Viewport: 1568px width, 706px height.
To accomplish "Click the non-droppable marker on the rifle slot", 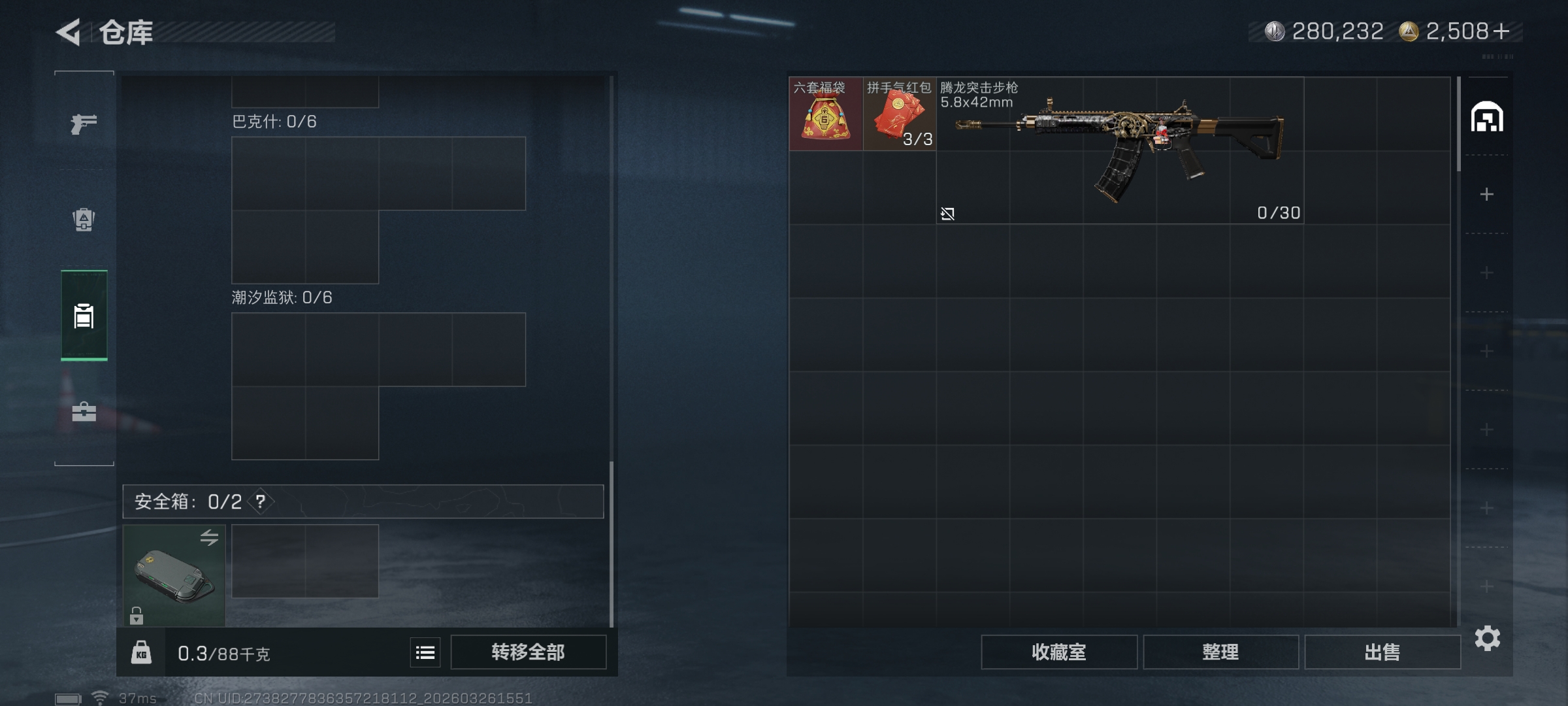I will 949,214.
